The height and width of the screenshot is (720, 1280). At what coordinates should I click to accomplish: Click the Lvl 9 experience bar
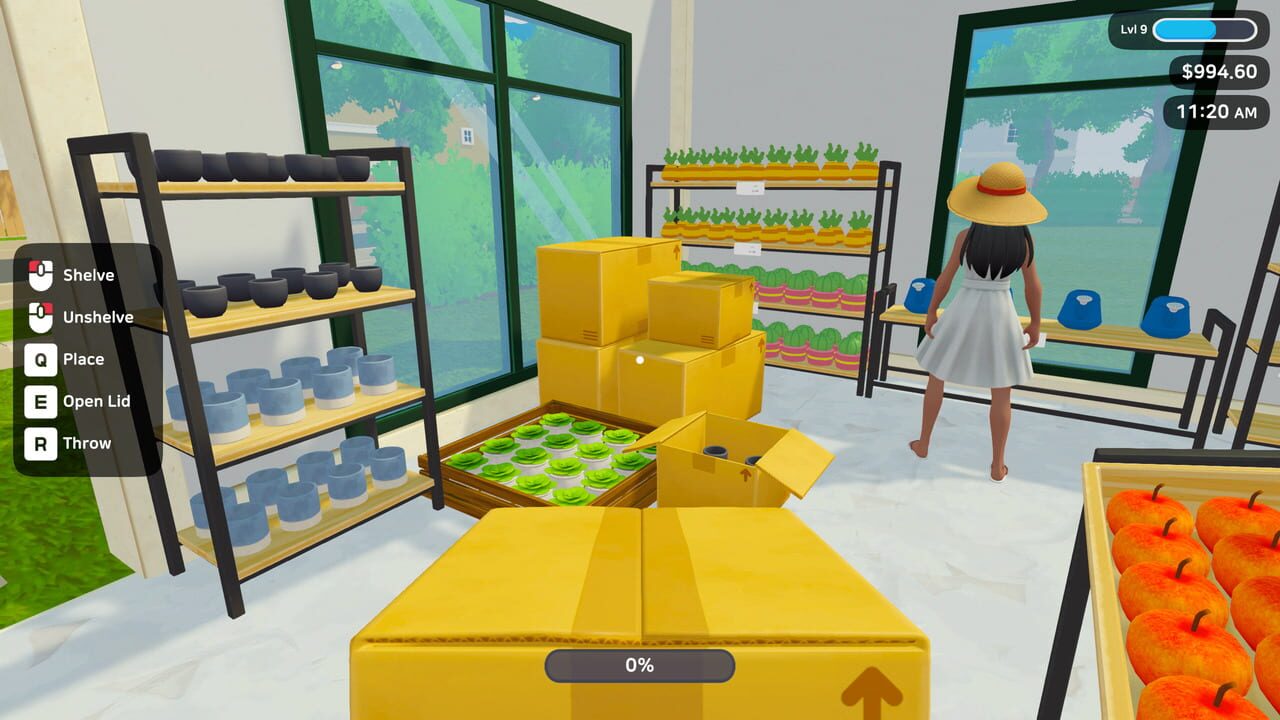tap(1204, 30)
